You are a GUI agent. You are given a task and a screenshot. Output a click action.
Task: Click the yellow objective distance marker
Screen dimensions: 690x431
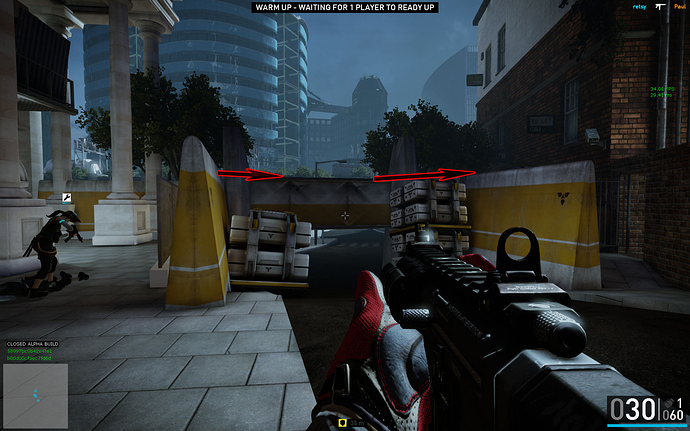pyautogui.click(x=345, y=422)
